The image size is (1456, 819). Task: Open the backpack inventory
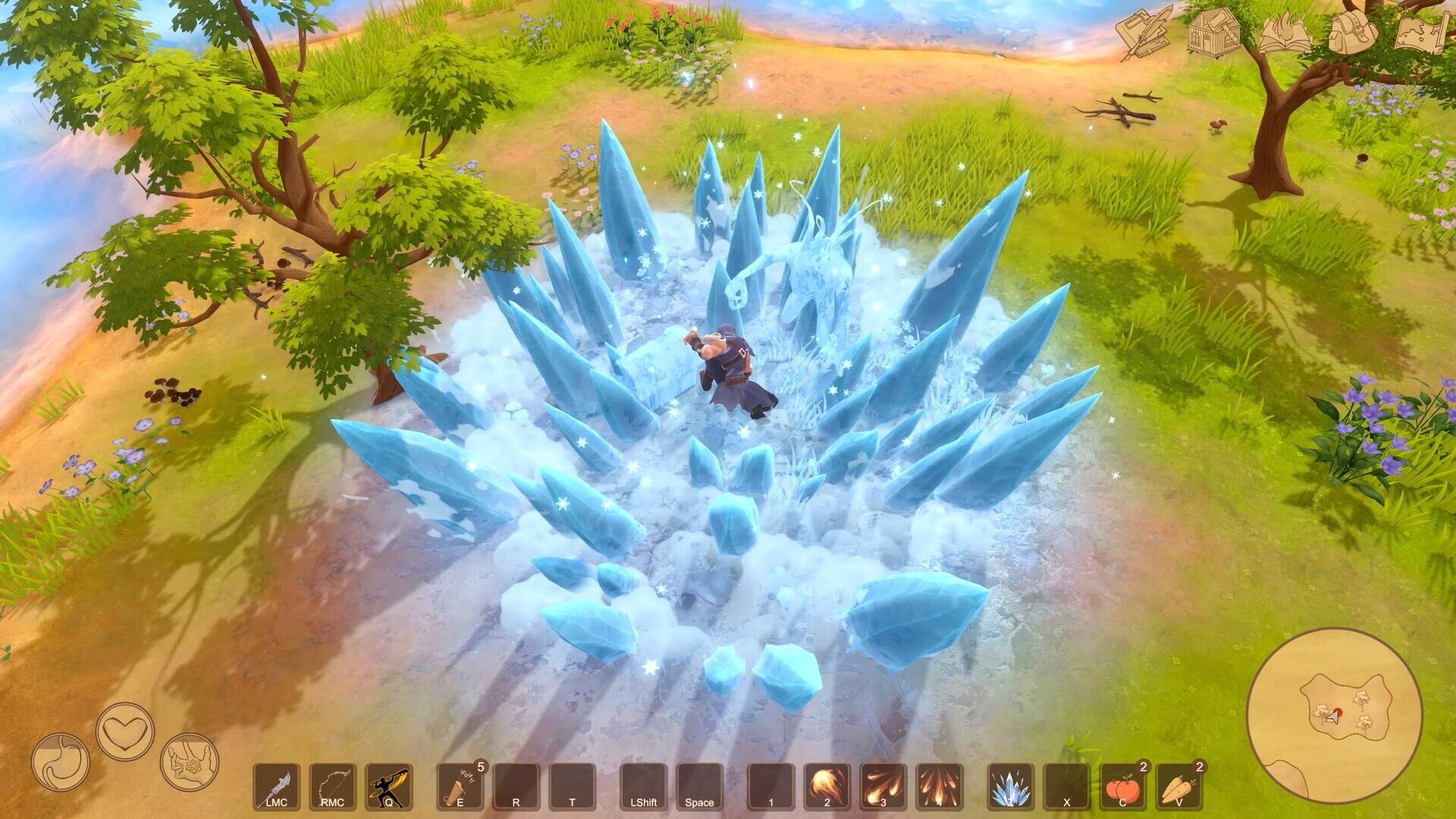1353,33
